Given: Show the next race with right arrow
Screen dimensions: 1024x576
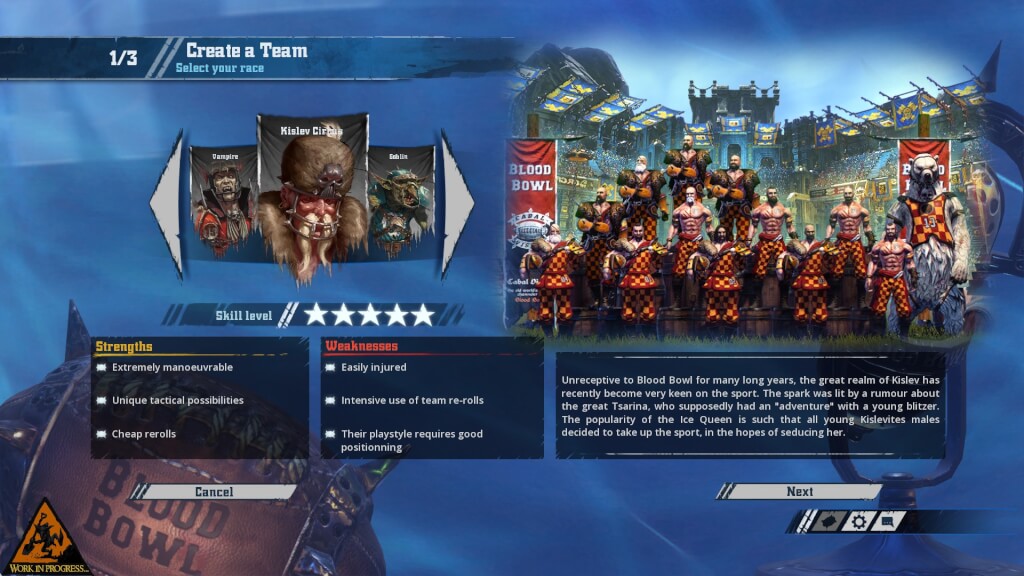Looking at the screenshot, I should pyautogui.click(x=456, y=203).
